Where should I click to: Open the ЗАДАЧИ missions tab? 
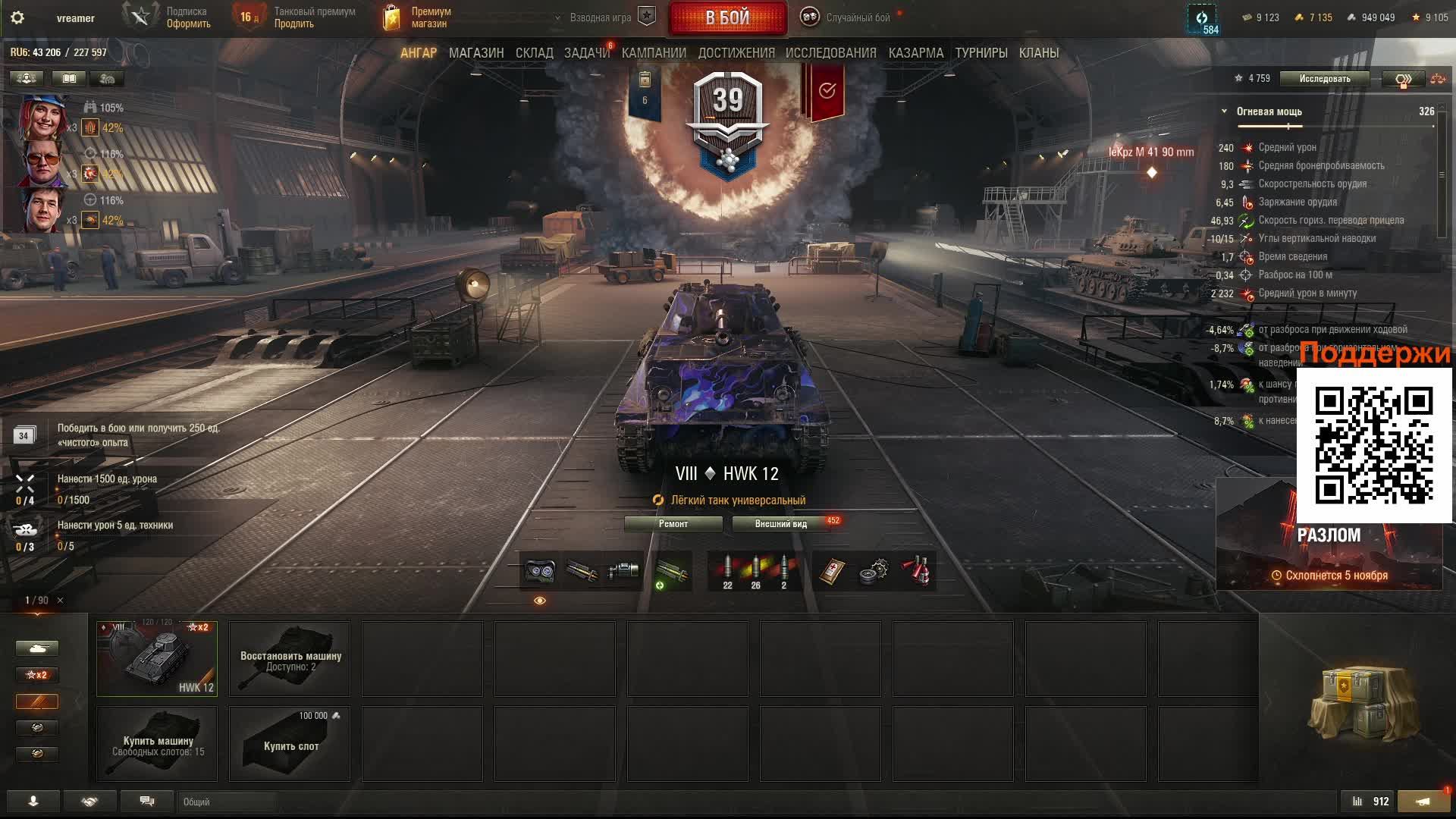click(586, 53)
